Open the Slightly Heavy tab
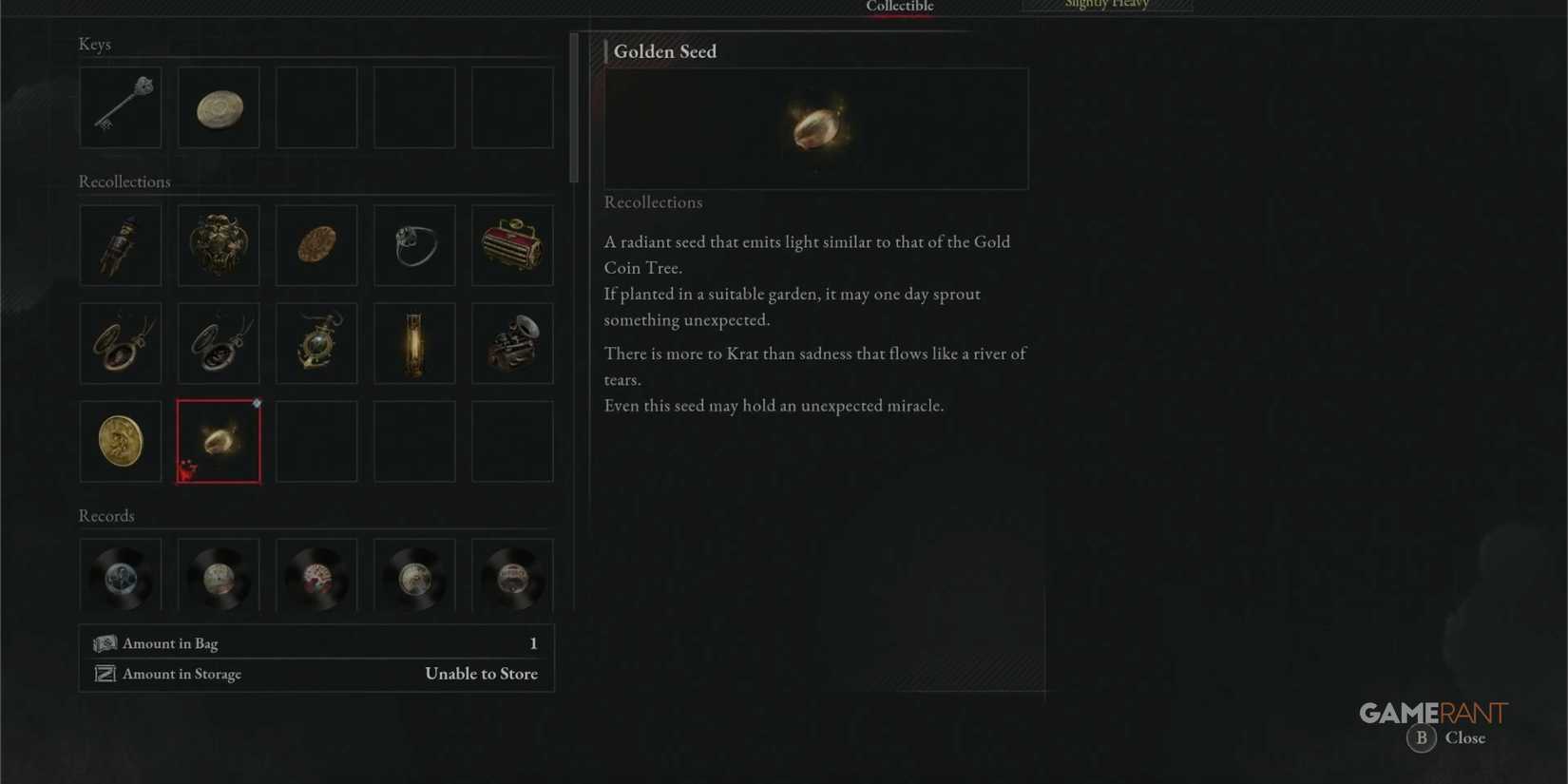The image size is (1568, 784). click(x=1105, y=6)
